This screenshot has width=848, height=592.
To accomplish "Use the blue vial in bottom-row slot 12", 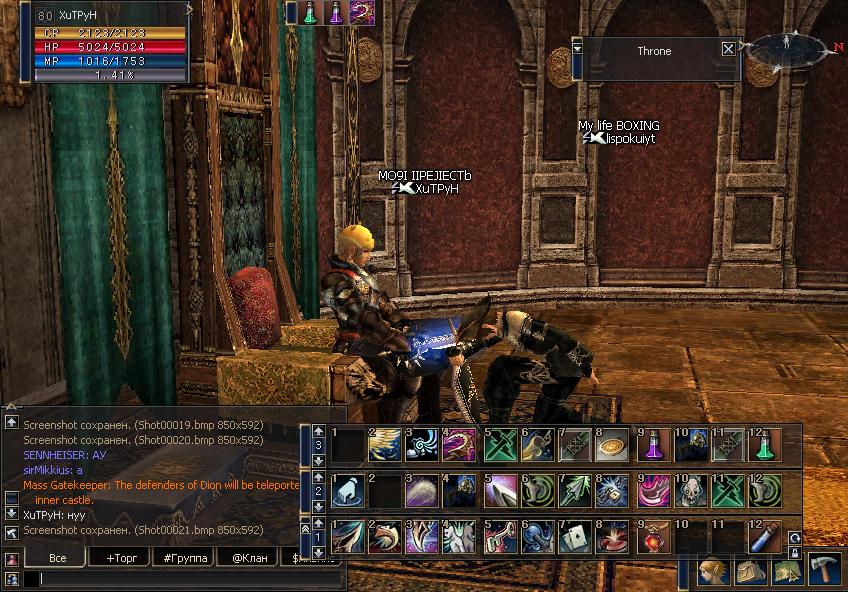I will pyautogui.click(x=765, y=539).
